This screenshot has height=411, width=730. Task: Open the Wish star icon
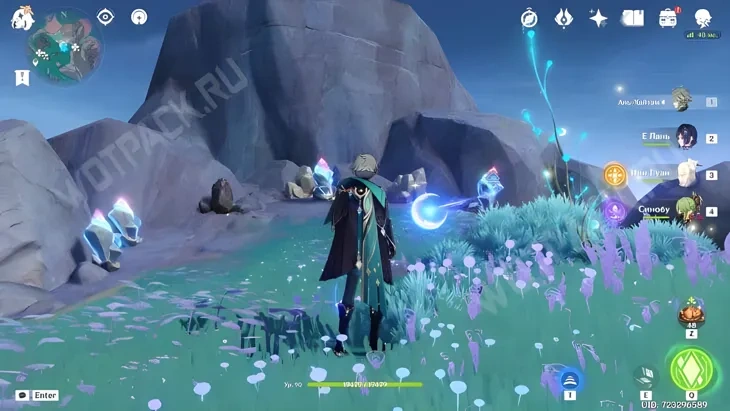click(598, 18)
